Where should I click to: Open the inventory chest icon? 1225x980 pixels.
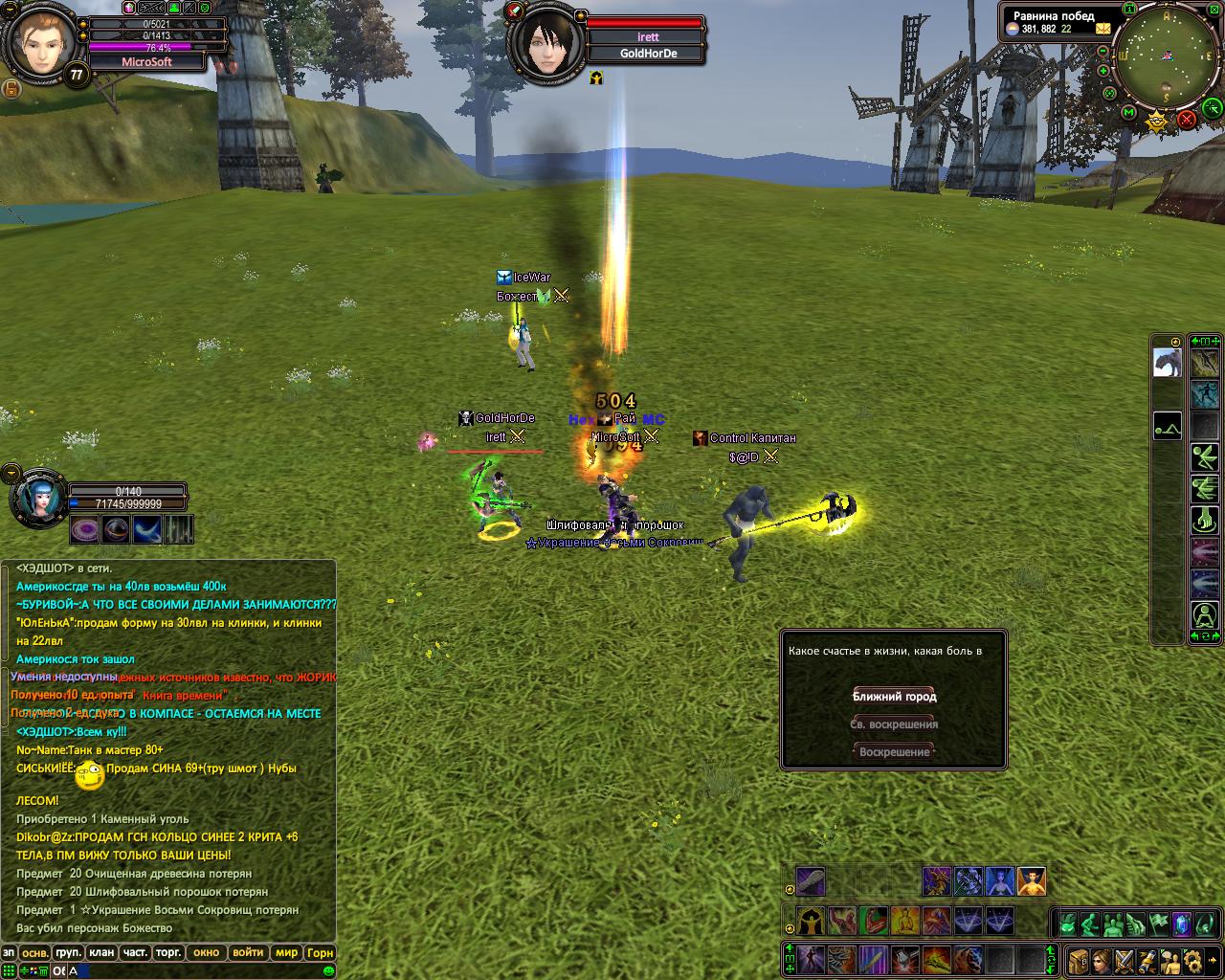(1079, 960)
